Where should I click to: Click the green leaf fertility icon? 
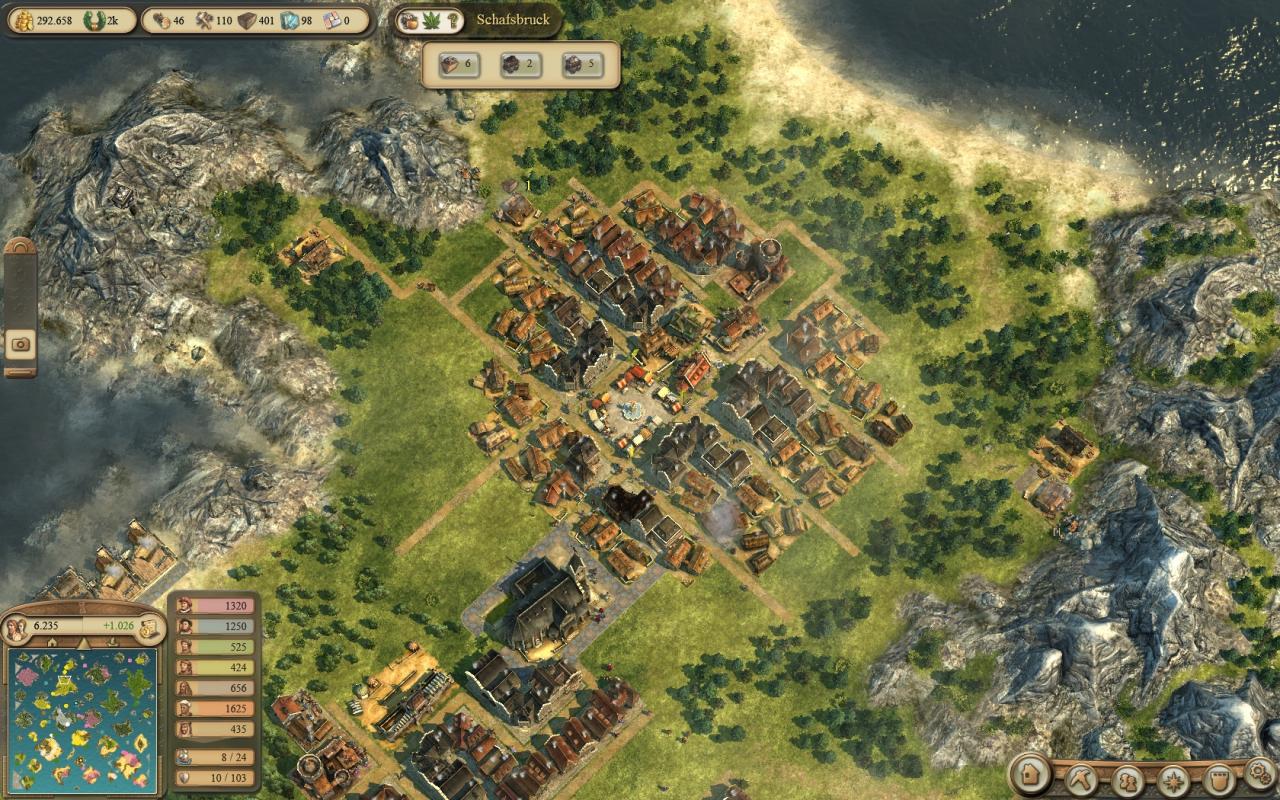click(431, 20)
